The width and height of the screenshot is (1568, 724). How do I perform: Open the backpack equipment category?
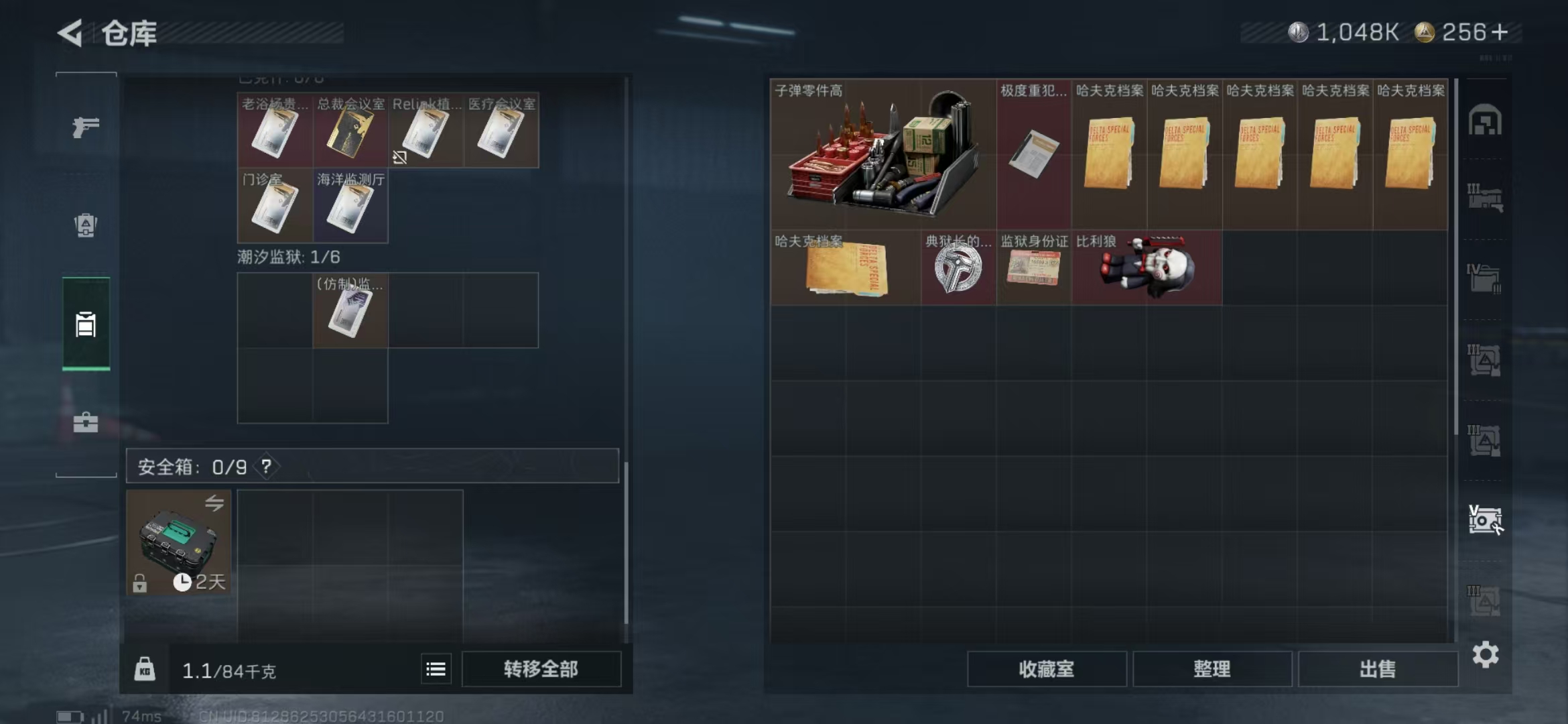(85, 227)
